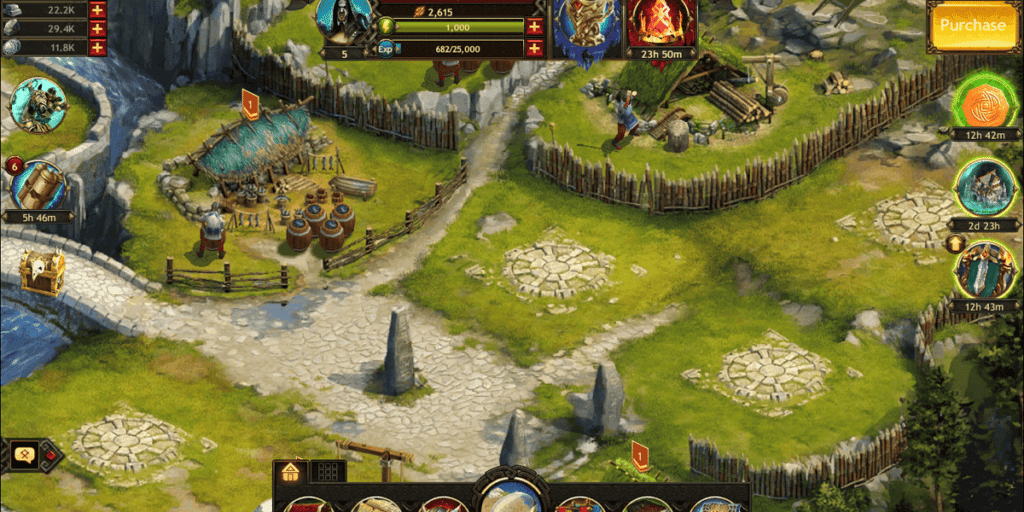1024x512 pixels.
Task: Add more of the 29.4K resource
Action: [97, 28]
